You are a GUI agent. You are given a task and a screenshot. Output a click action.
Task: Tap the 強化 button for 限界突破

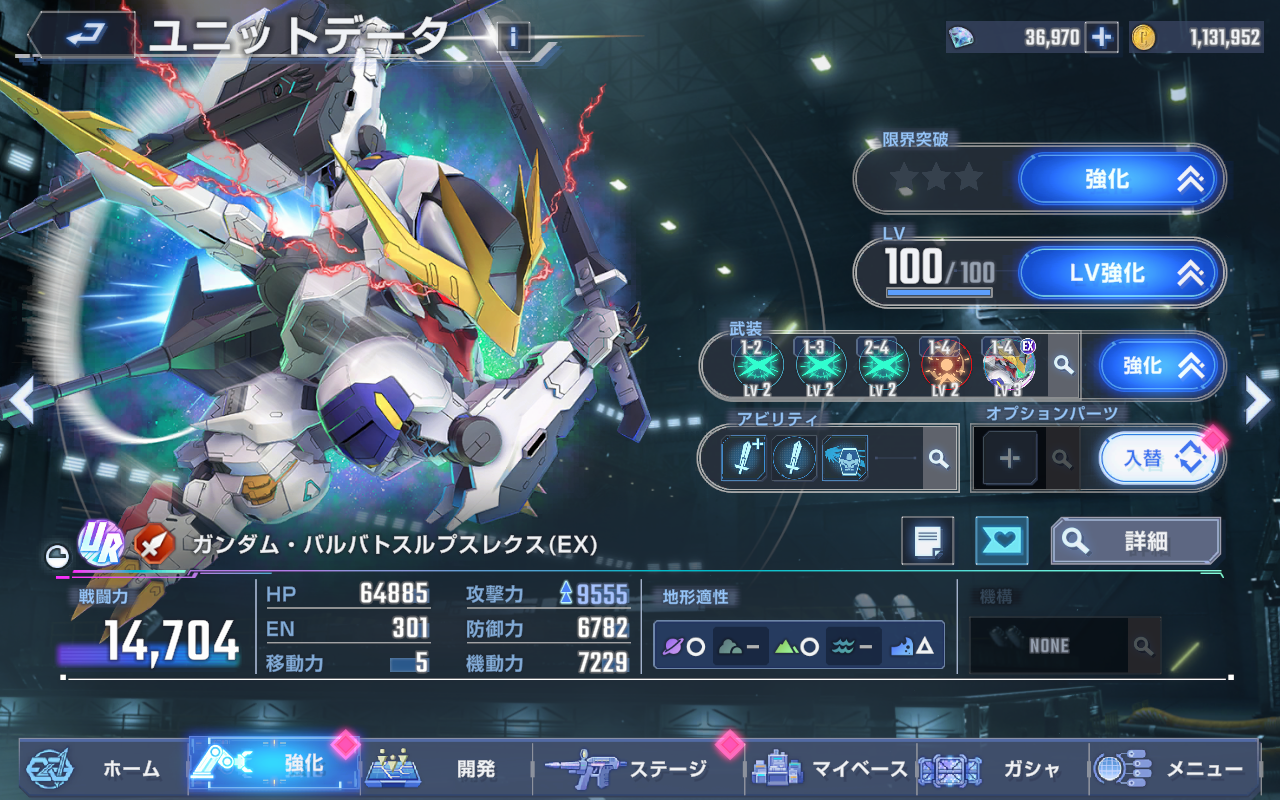tap(1121, 180)
